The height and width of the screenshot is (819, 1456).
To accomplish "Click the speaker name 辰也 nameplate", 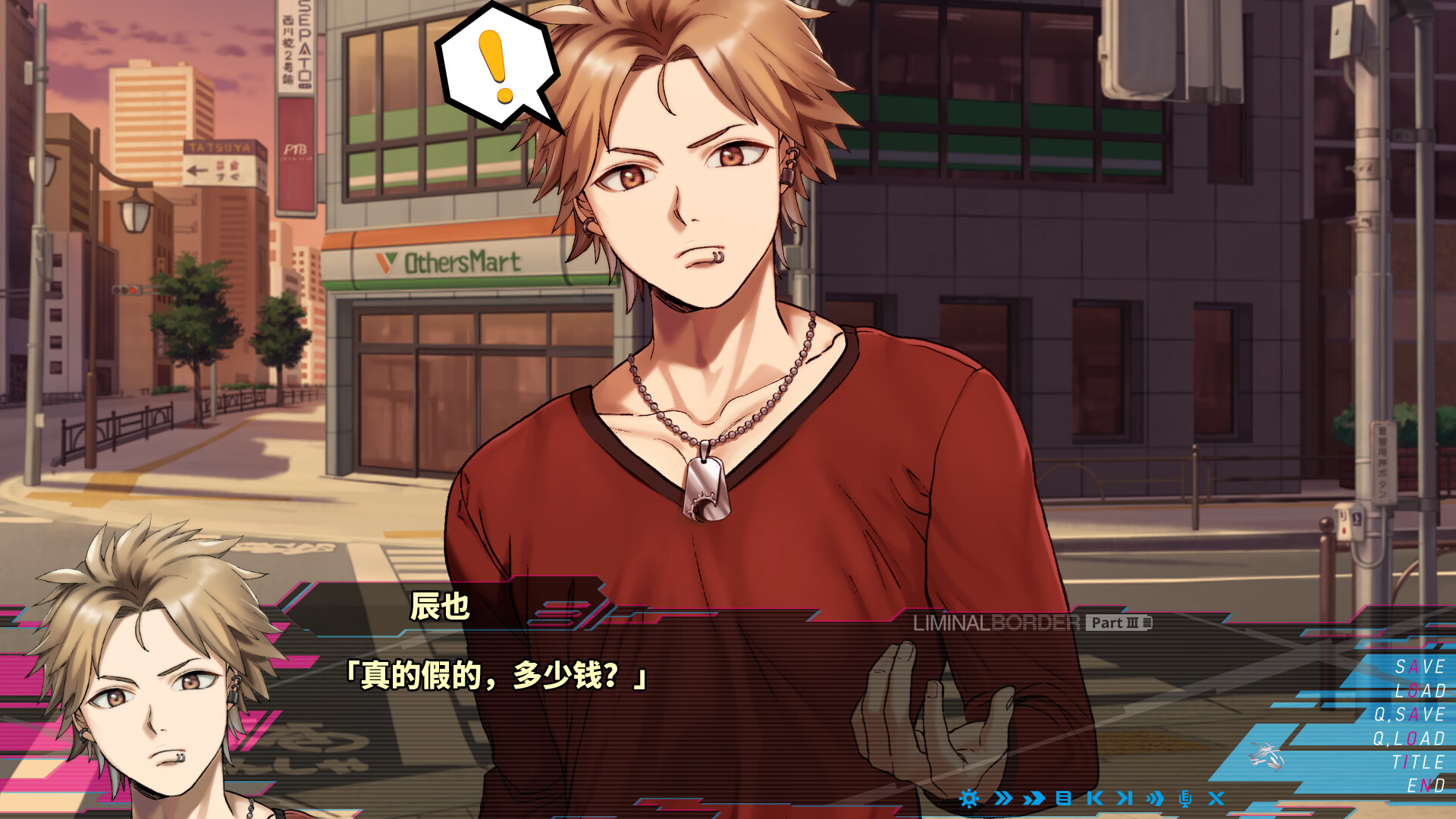I will pos(441,607).
